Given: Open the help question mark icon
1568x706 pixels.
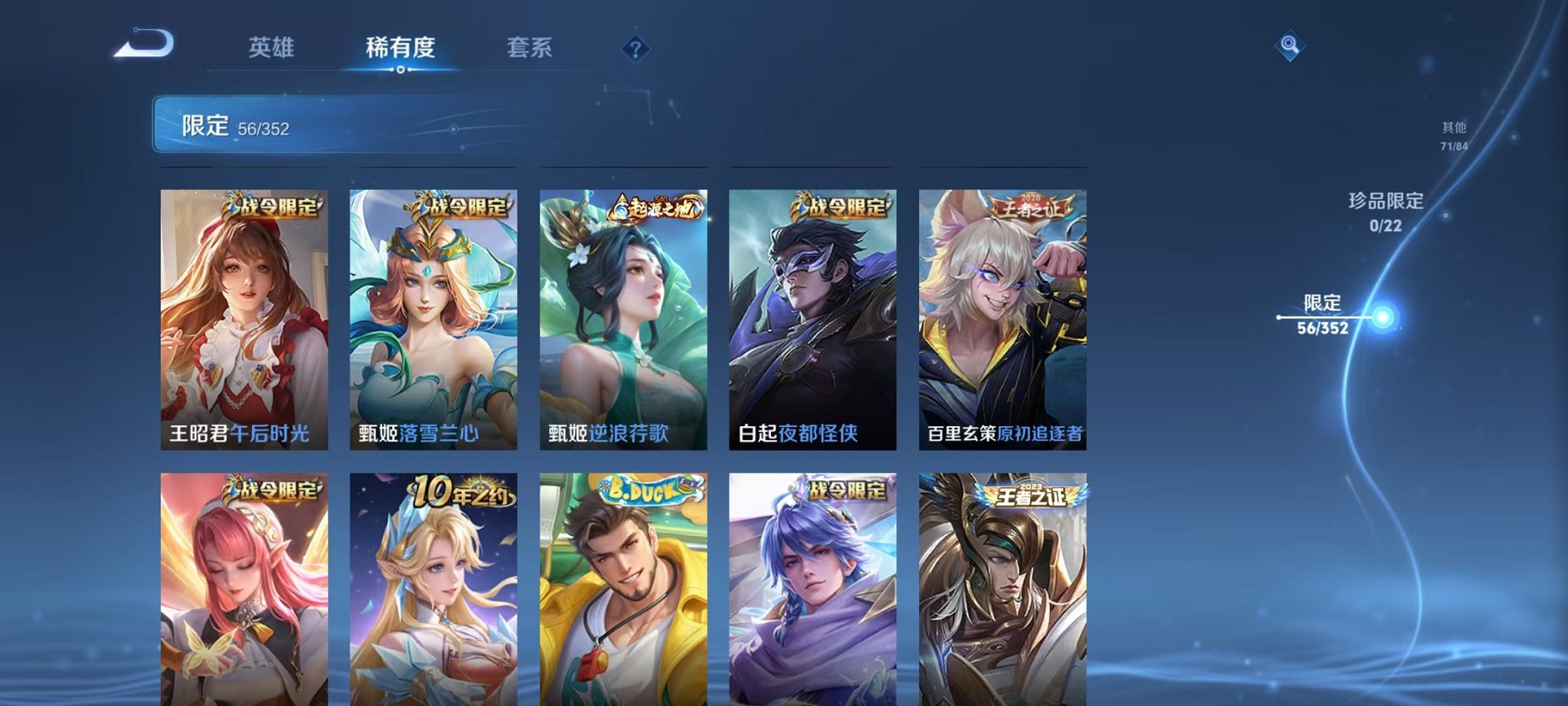Looking at the screenshot, I should (633, 49).
